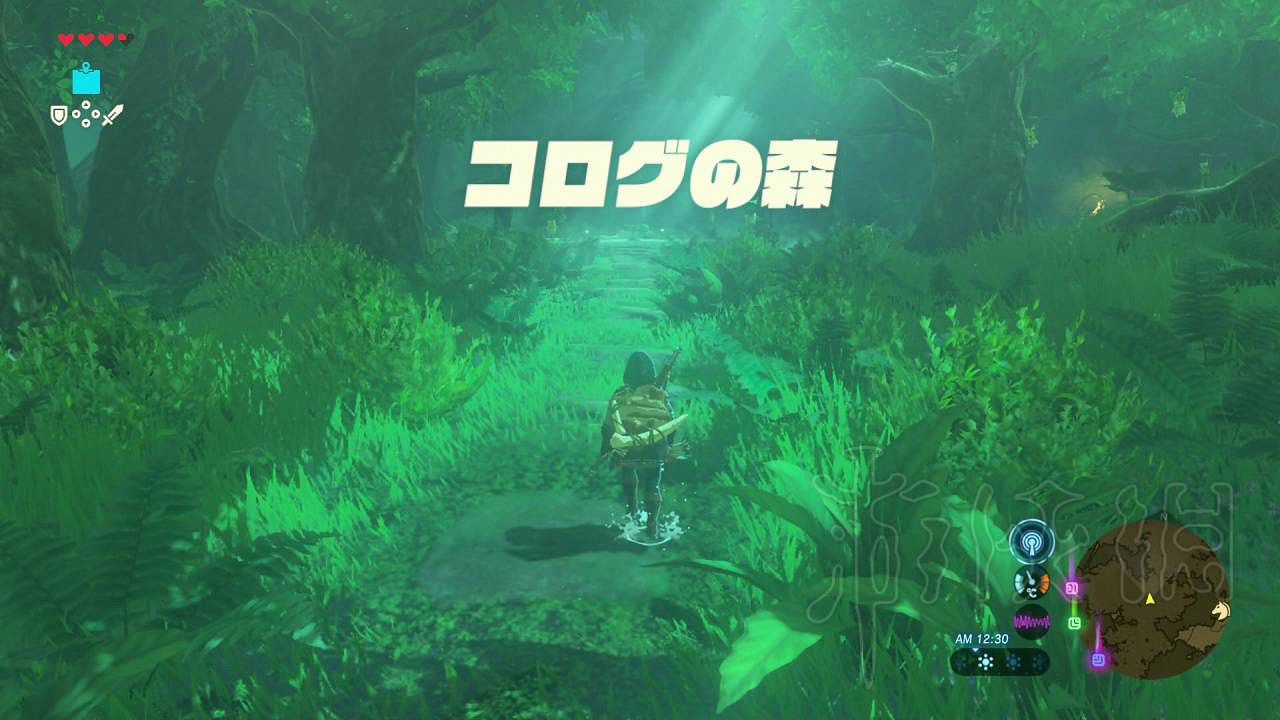Select the Sheikah Sensor icon
The width and height of the screenshot is (1280, 720).
pyautogui.click(x=1031, y=540)
